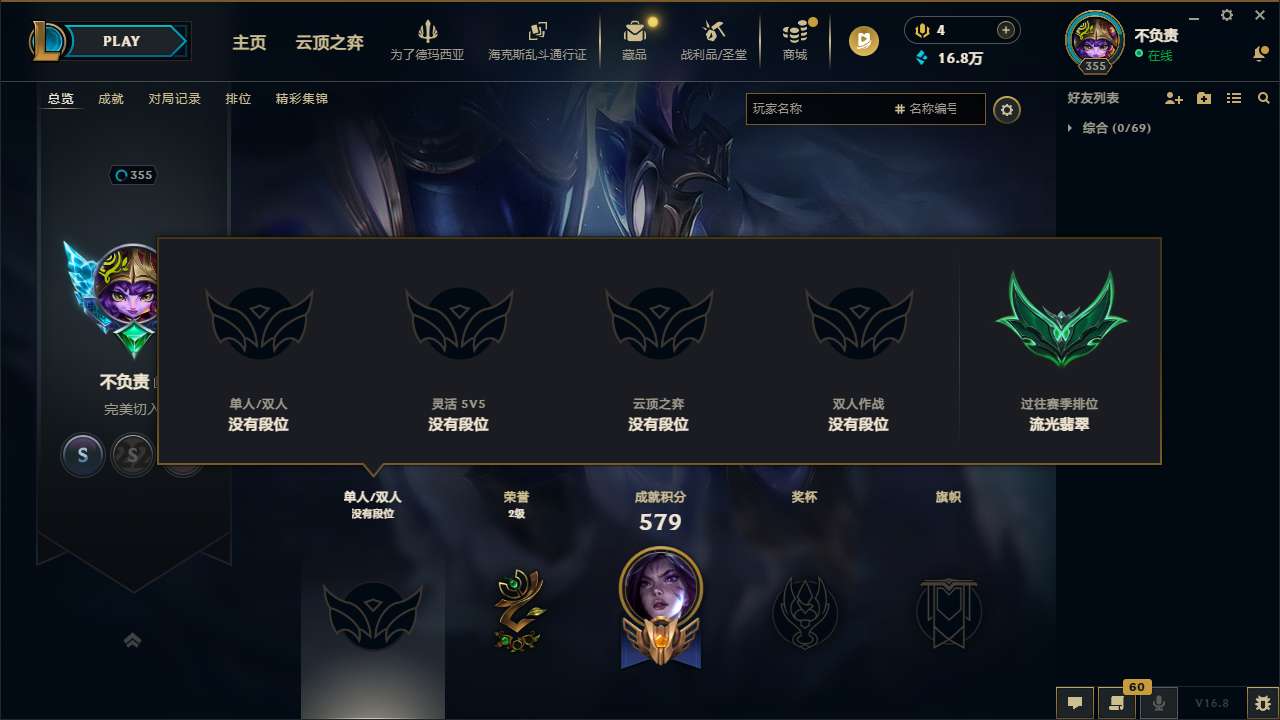Image resolution: width=1280 pixels, height=720 pixels.
Task: Toggle the friends list view mode
Action: pyautogui.click(x=1233, y=98)
